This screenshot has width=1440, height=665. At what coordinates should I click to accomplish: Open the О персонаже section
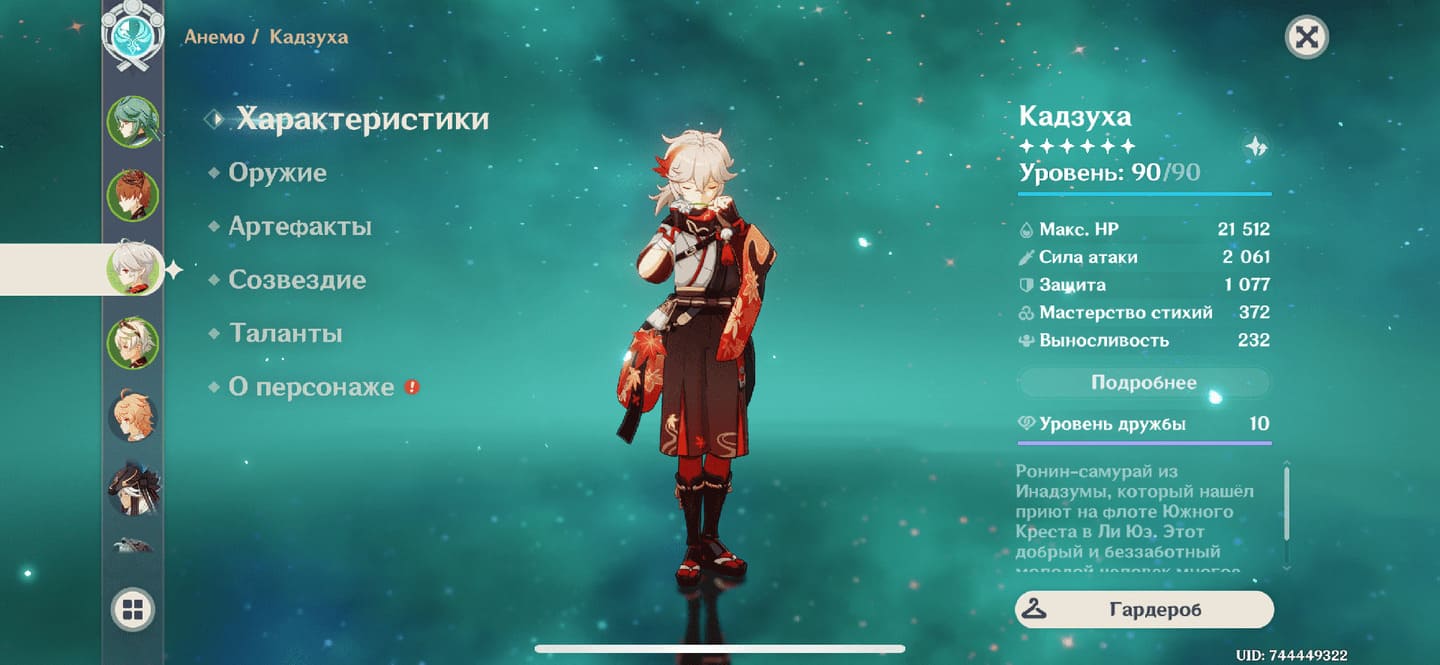coord(311,387)
